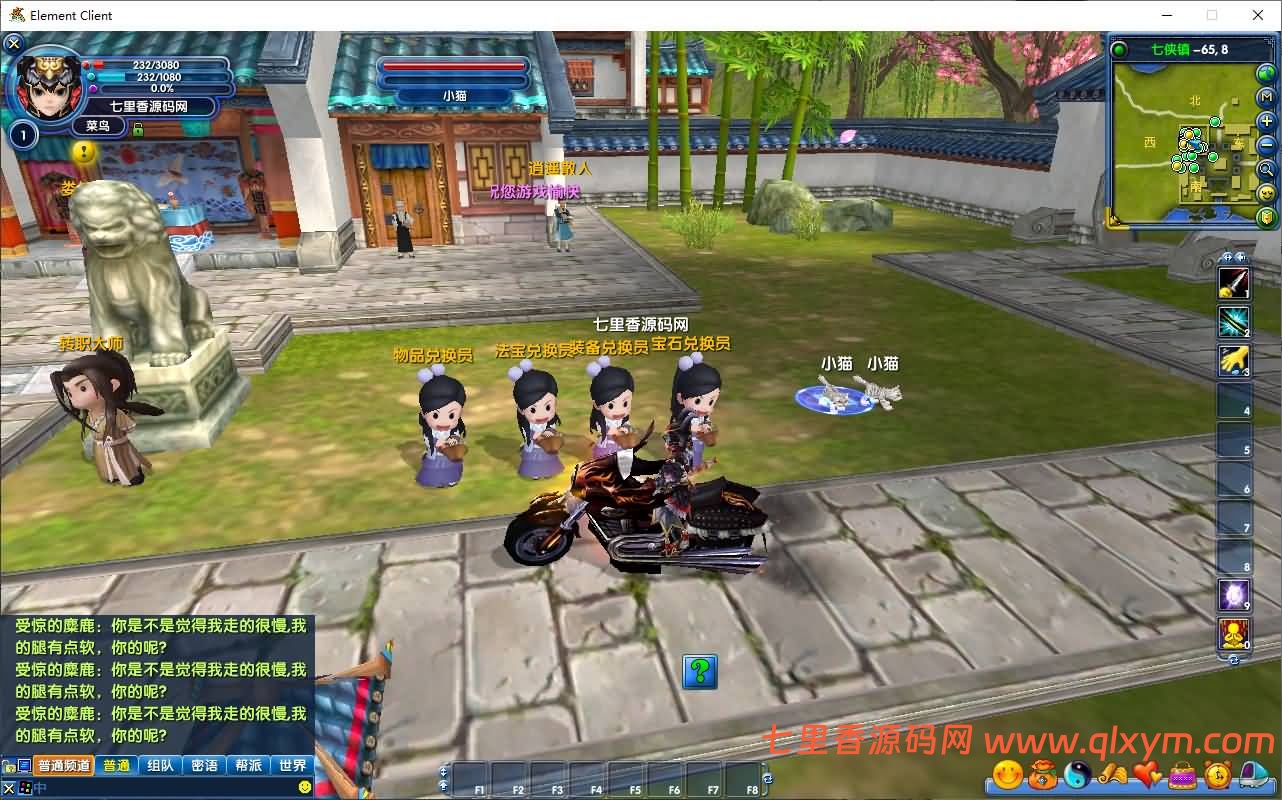Open the pink shopping bag mall icon
The image size is (1282, 800).
[x=1181, y=773]
